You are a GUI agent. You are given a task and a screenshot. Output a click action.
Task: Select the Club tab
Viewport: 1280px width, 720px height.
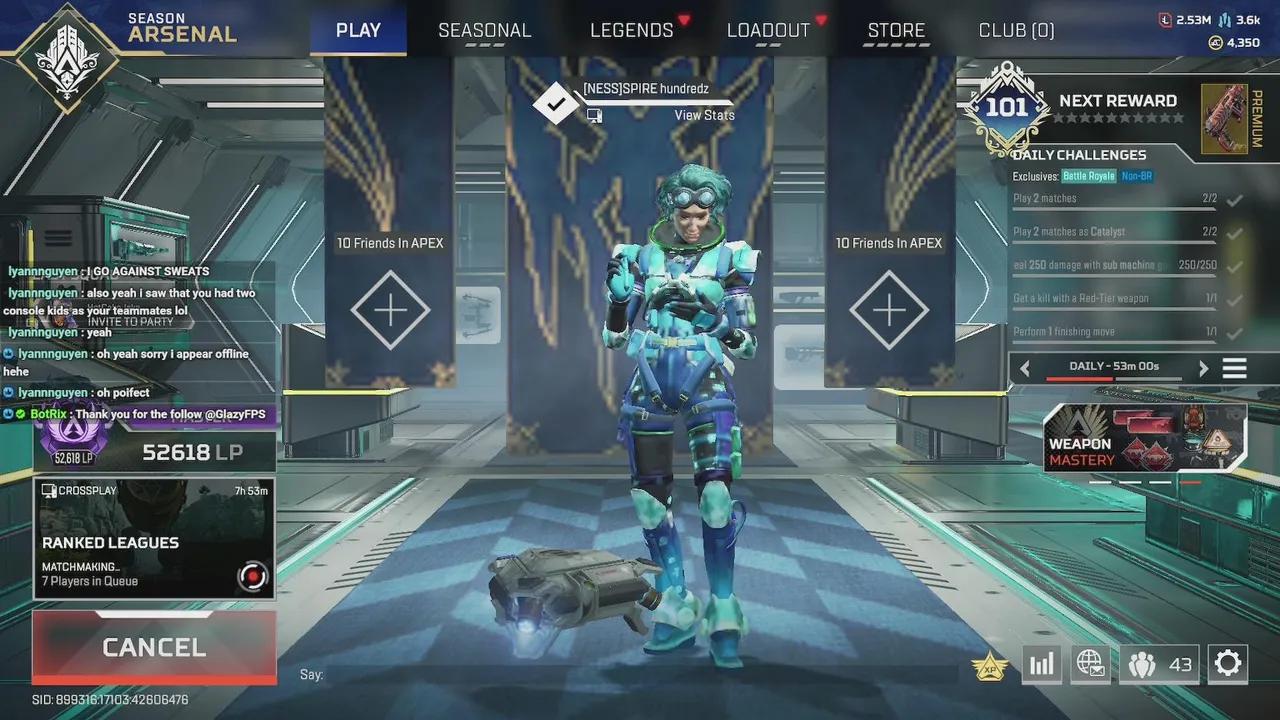pyautogui.click(x=1016, y=30)
